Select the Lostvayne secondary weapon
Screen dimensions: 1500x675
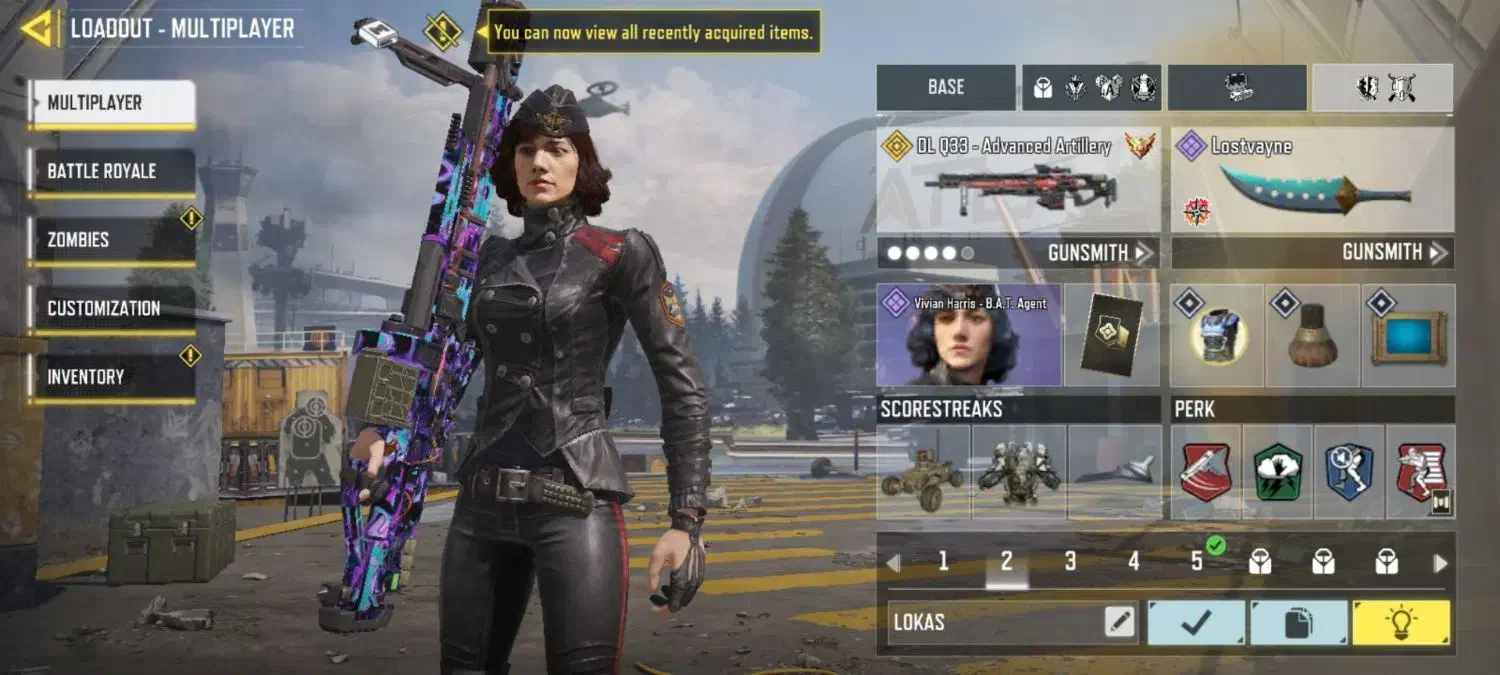pyautogui.click(x=1312, y=180)
